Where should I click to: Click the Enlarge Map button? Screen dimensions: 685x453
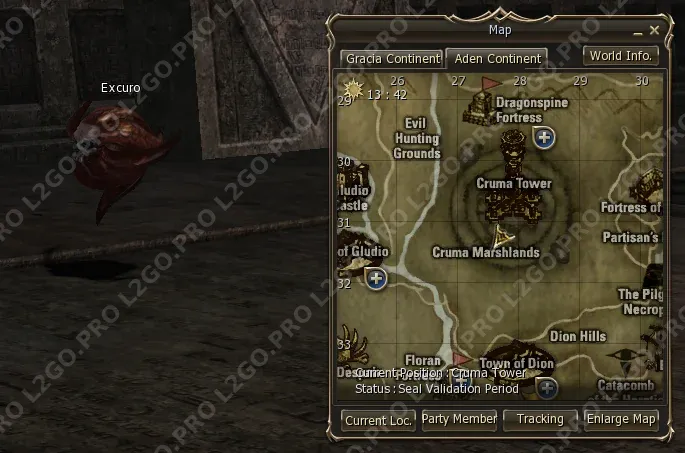621,419
